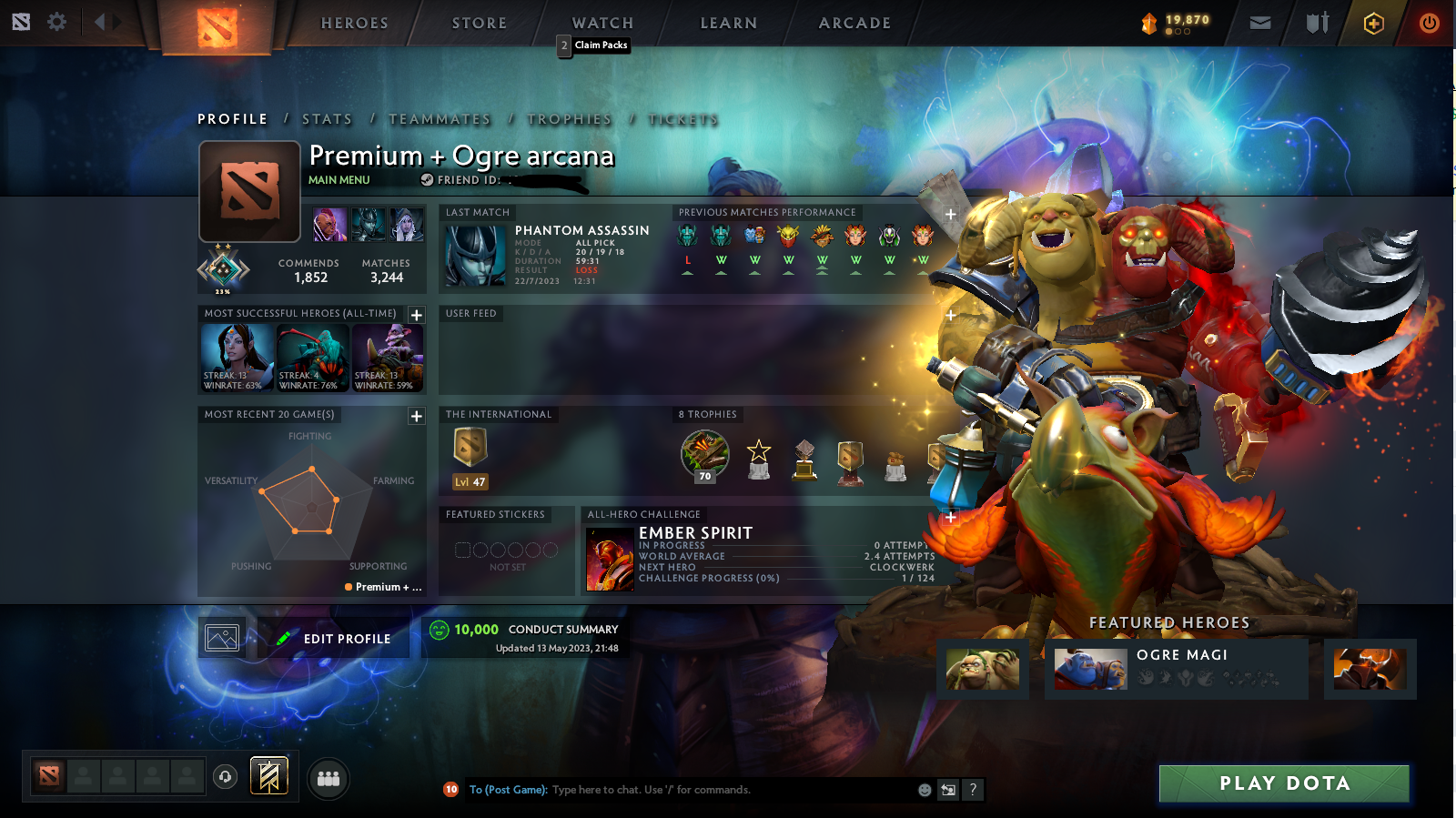Open Edit Profile

(334, 639)
